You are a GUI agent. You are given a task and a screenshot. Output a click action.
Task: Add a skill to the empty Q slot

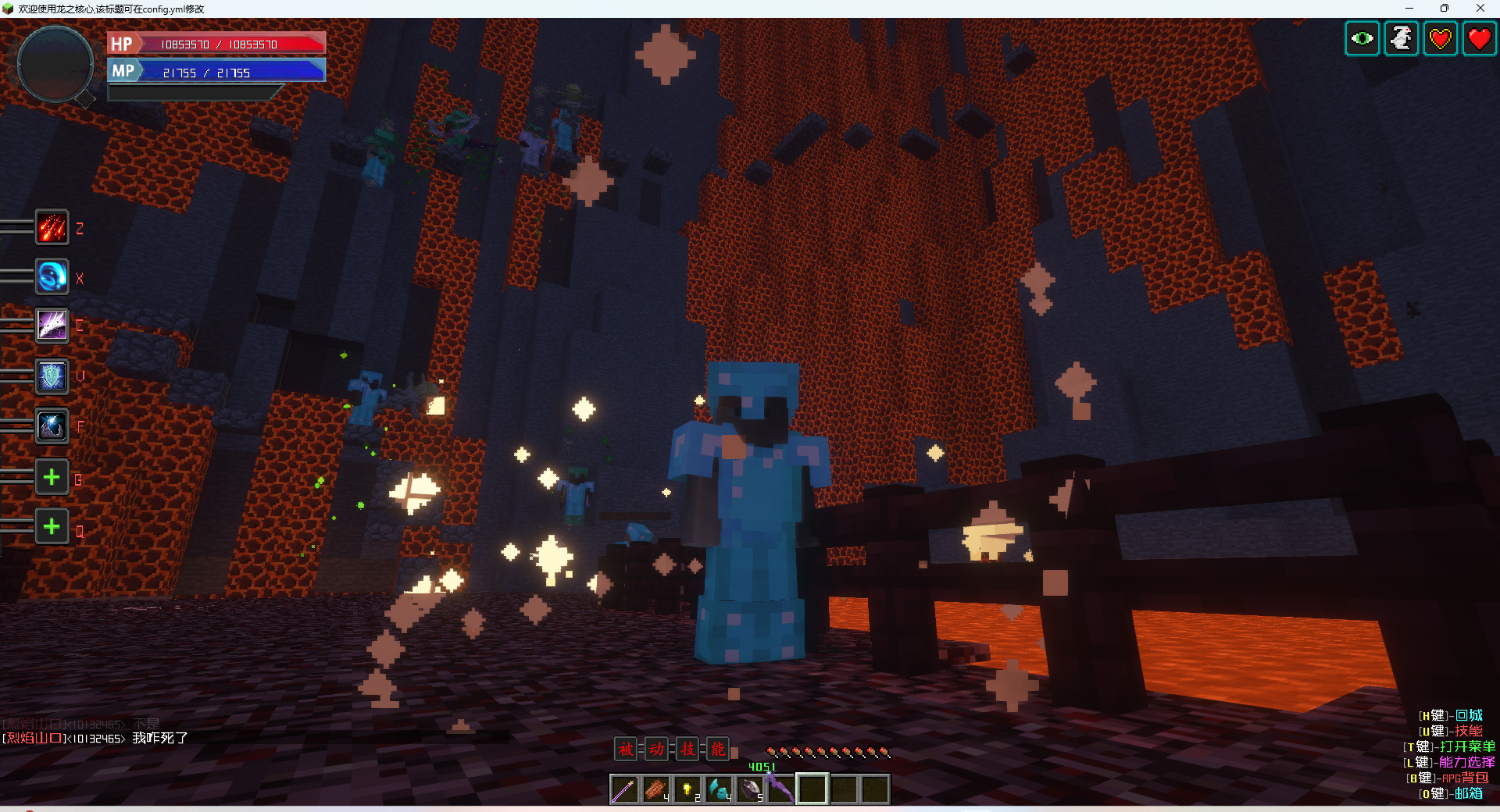(x=52, y=527)
